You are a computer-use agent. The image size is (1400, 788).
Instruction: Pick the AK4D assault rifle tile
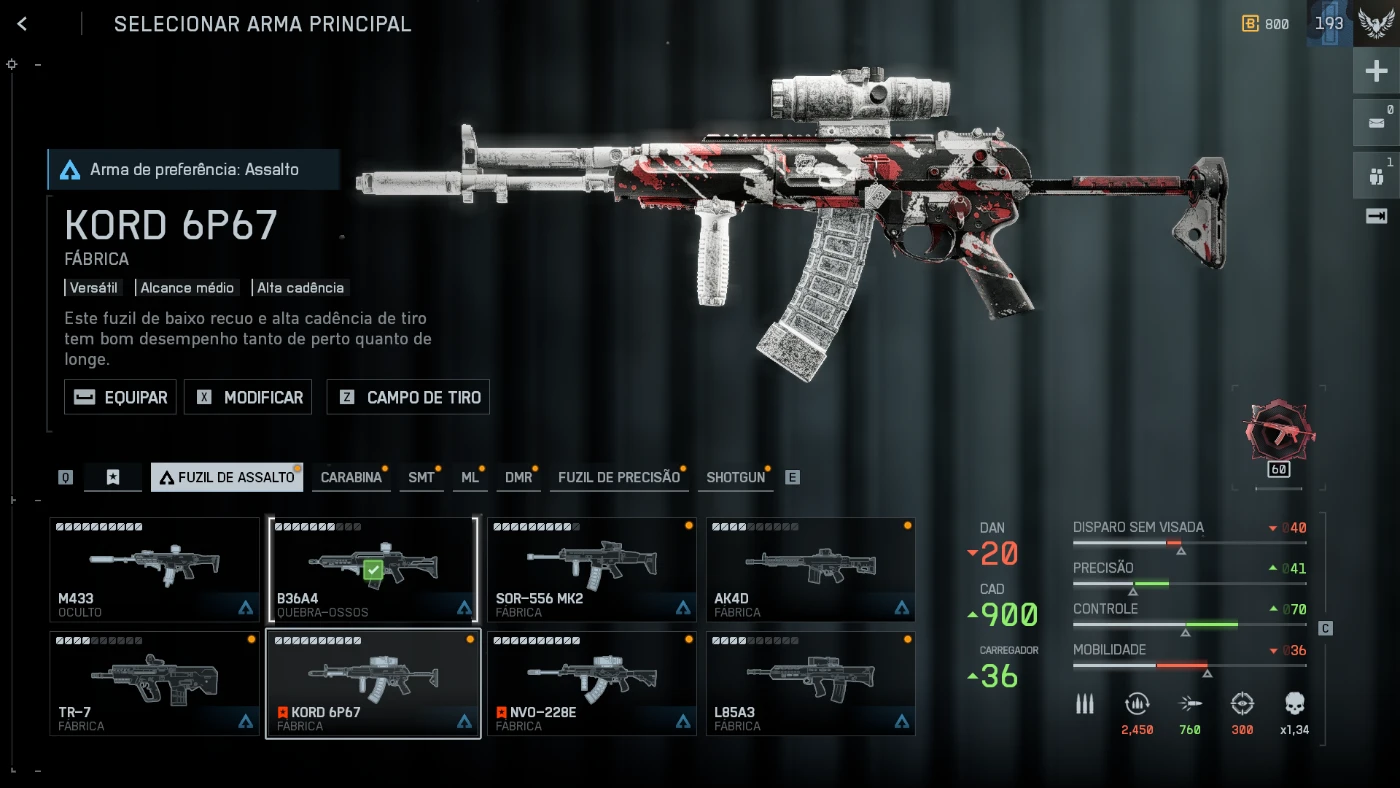pyautogui.click(x=810, y=569)
